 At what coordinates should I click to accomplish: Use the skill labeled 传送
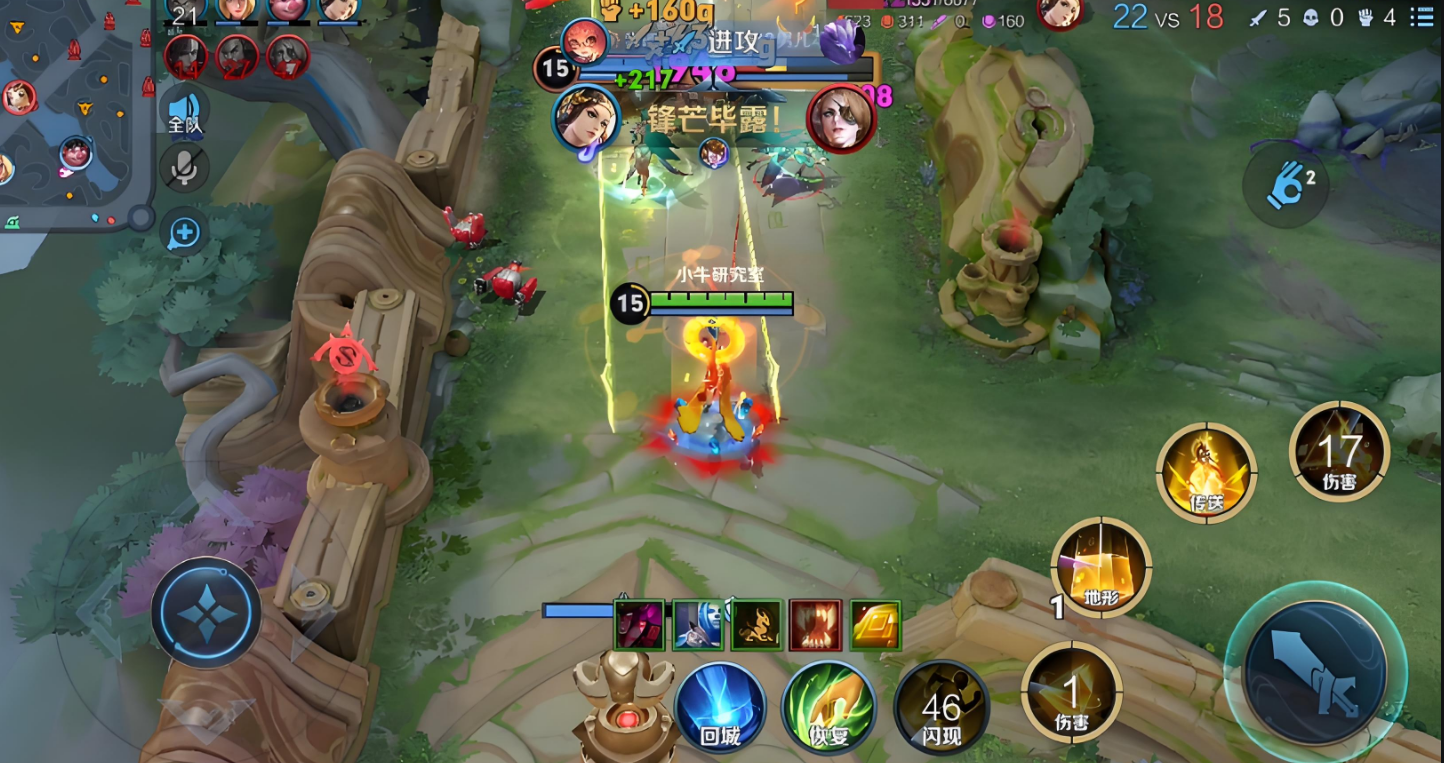tap(1206, 472)
